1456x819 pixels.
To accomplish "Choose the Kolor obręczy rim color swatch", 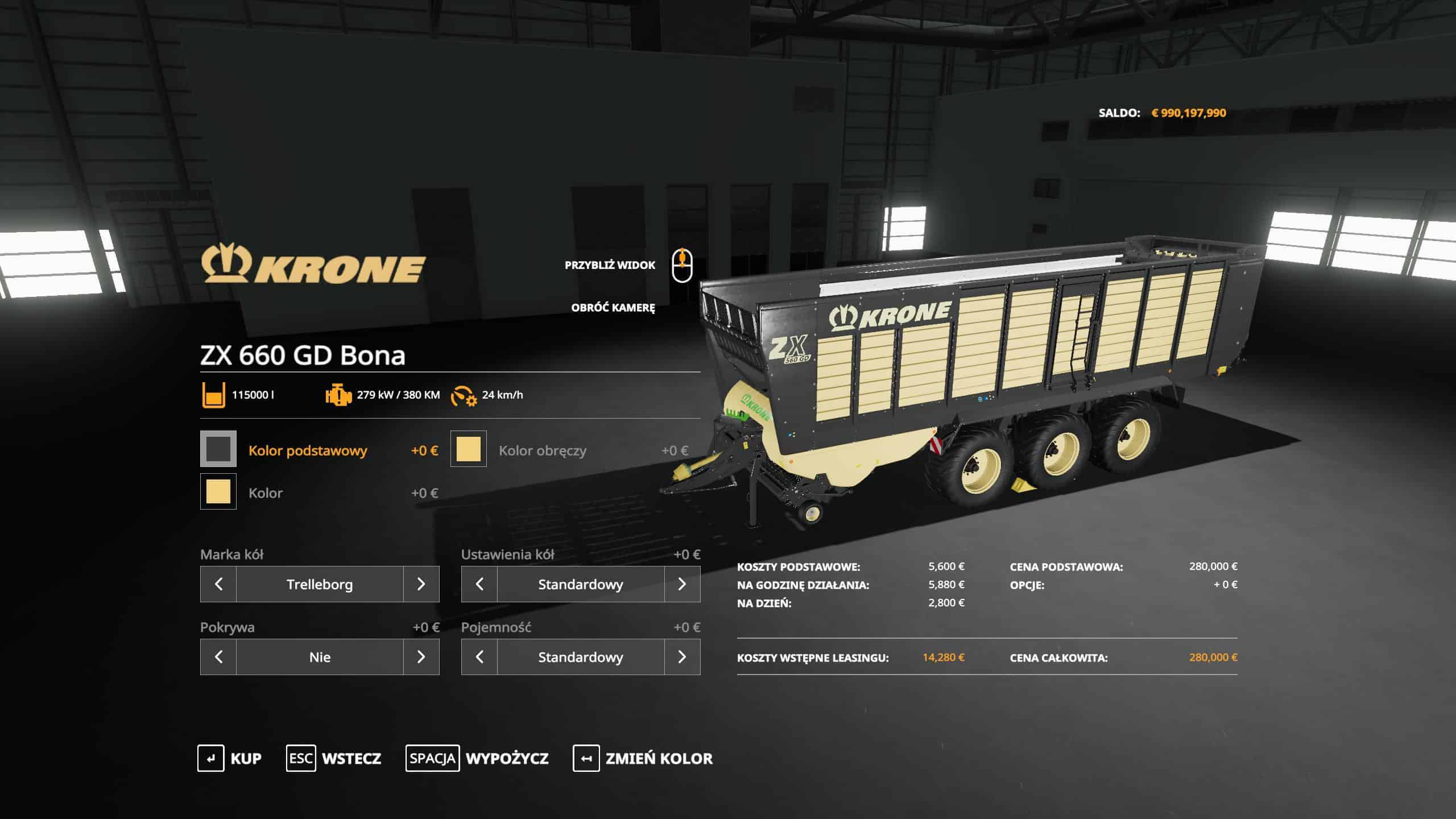I will point(469,449).
